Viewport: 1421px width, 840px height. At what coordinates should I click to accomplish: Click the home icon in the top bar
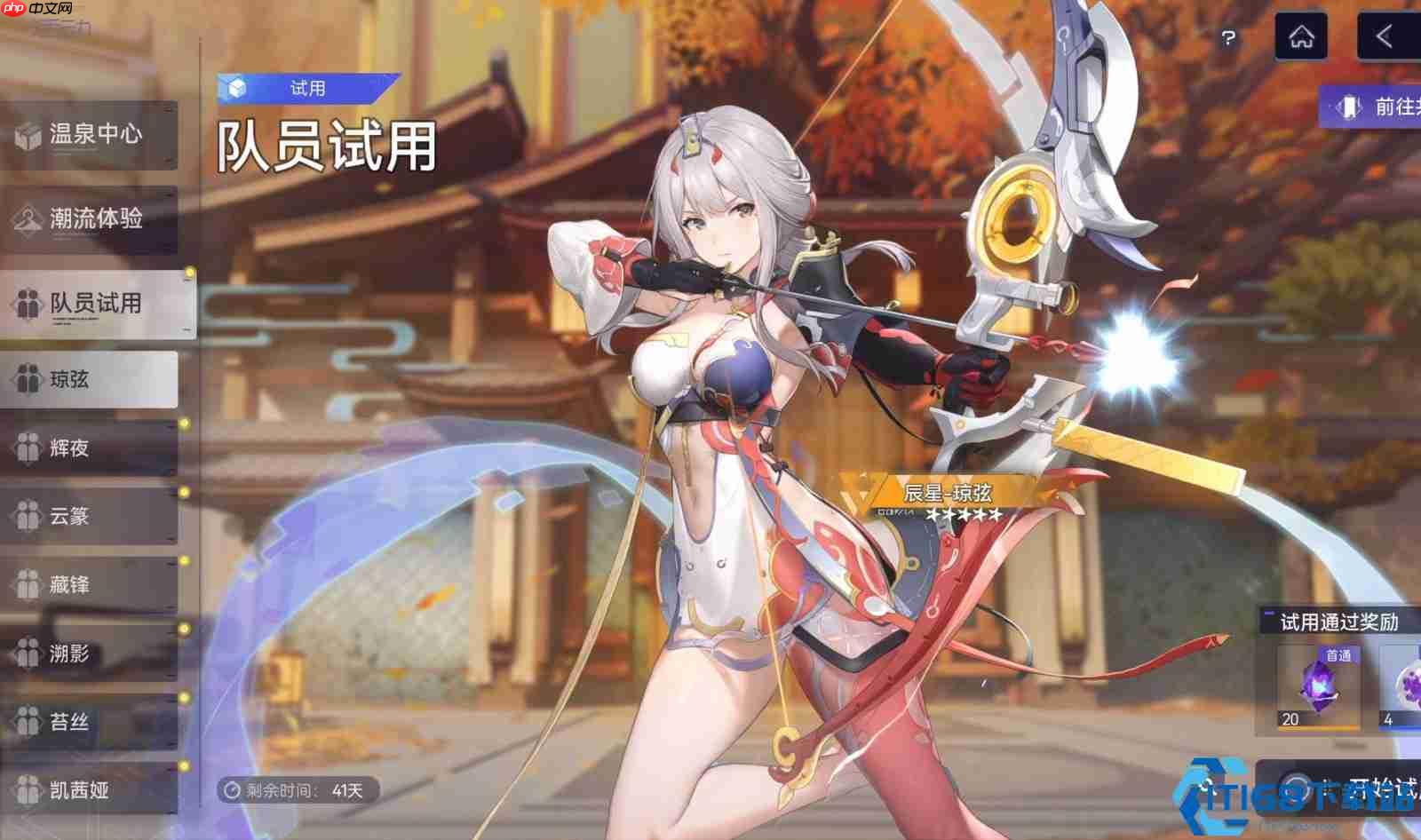coord(1302,36)
